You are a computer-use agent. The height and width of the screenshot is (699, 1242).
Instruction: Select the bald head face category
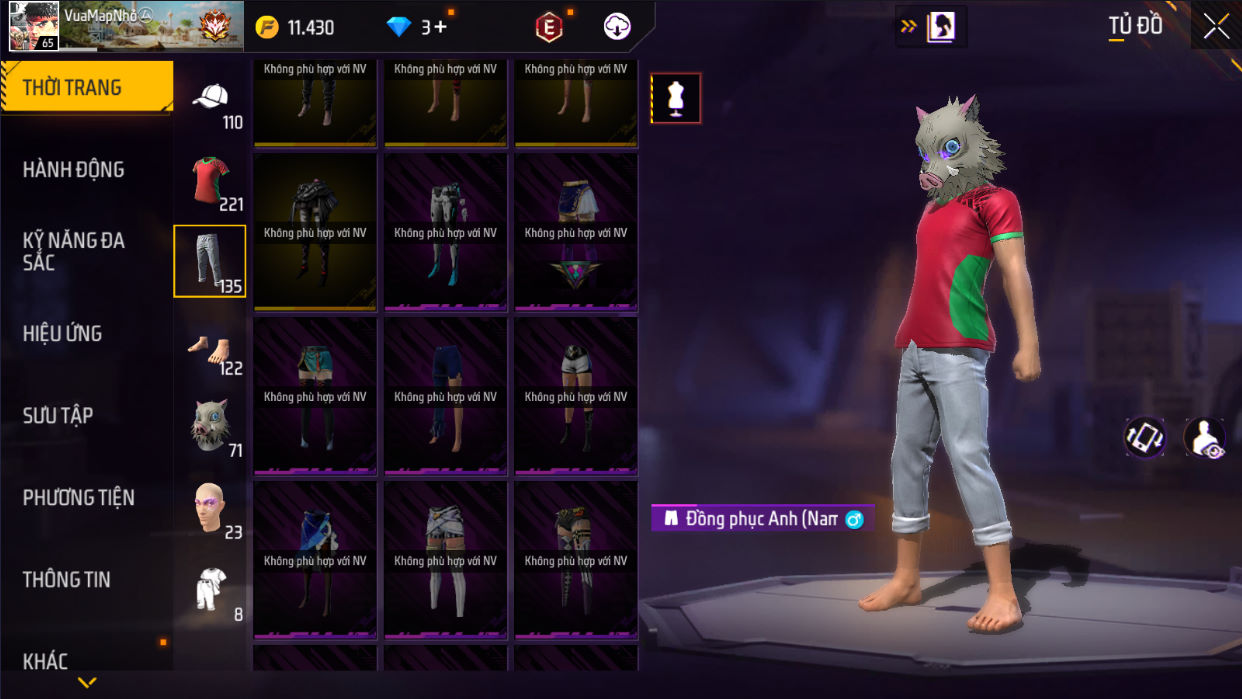click(210, 508)
